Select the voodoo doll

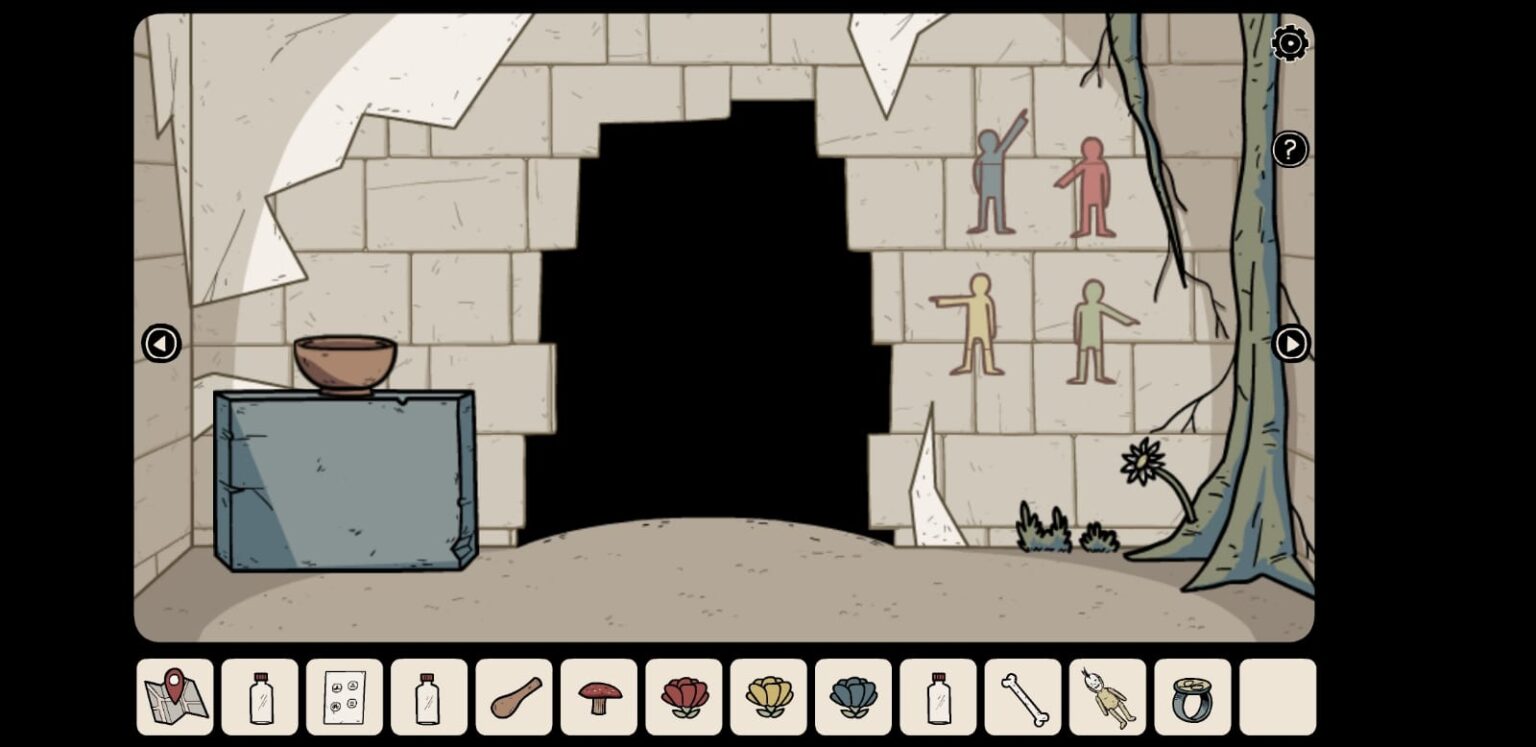(1106, 697)
